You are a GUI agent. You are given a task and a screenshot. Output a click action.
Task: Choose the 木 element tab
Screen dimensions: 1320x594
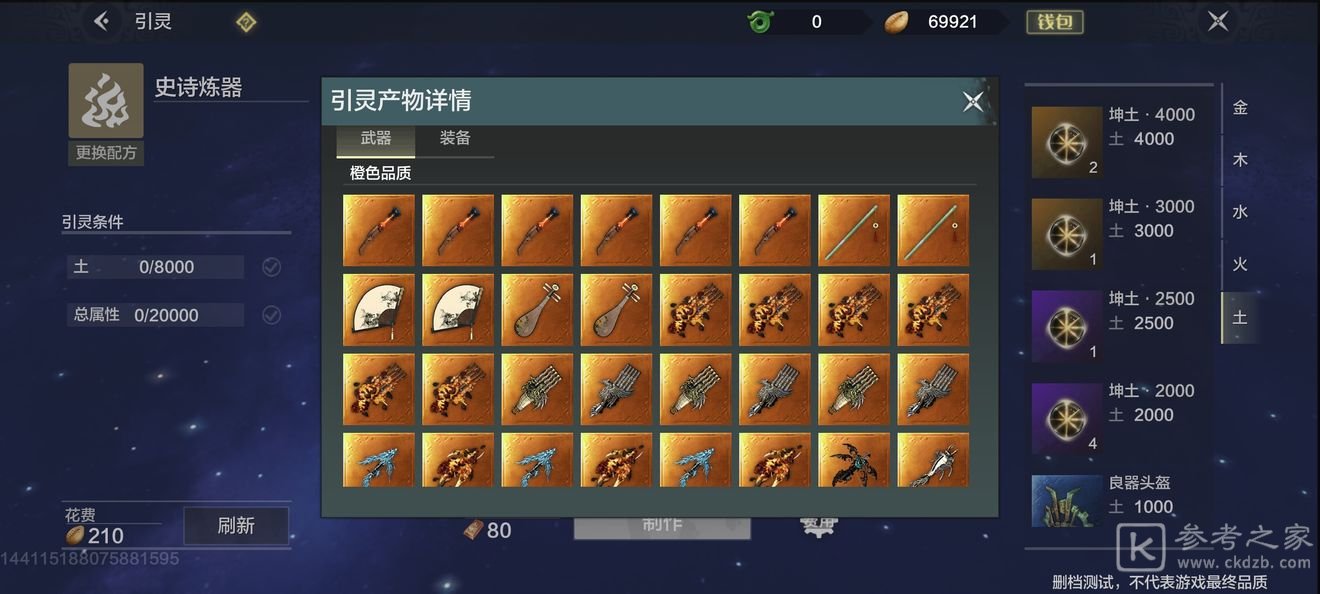pyautogui.click(x=1240, y=160)
